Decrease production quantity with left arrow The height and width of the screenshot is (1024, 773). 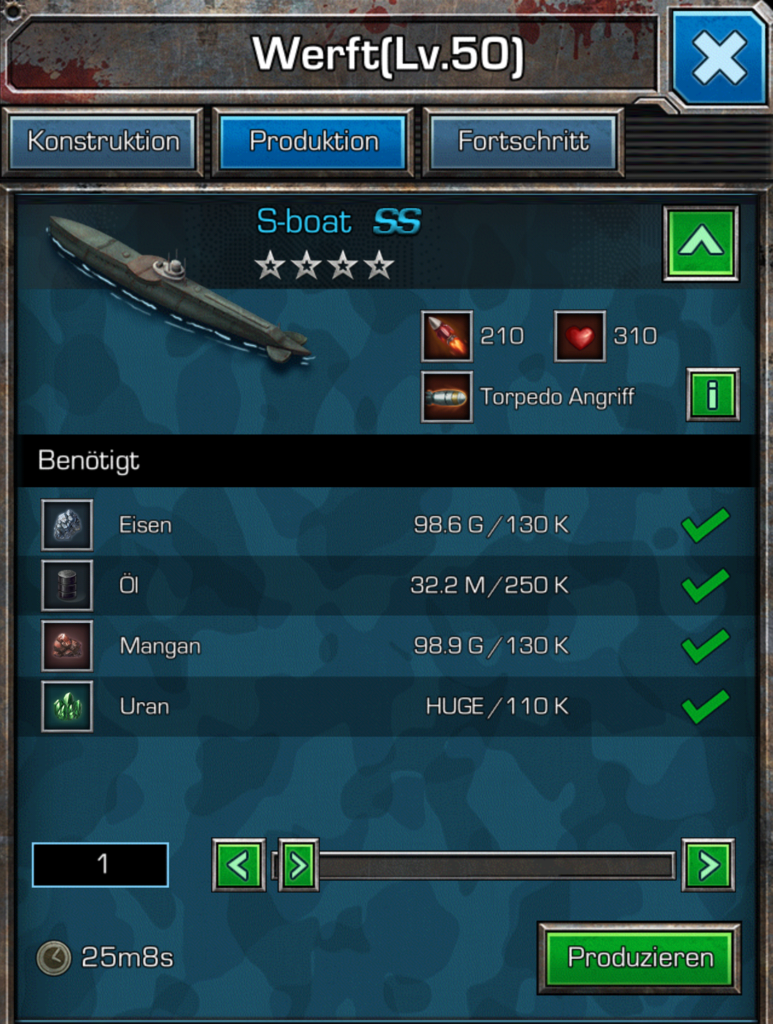click(x=238, y=865)
